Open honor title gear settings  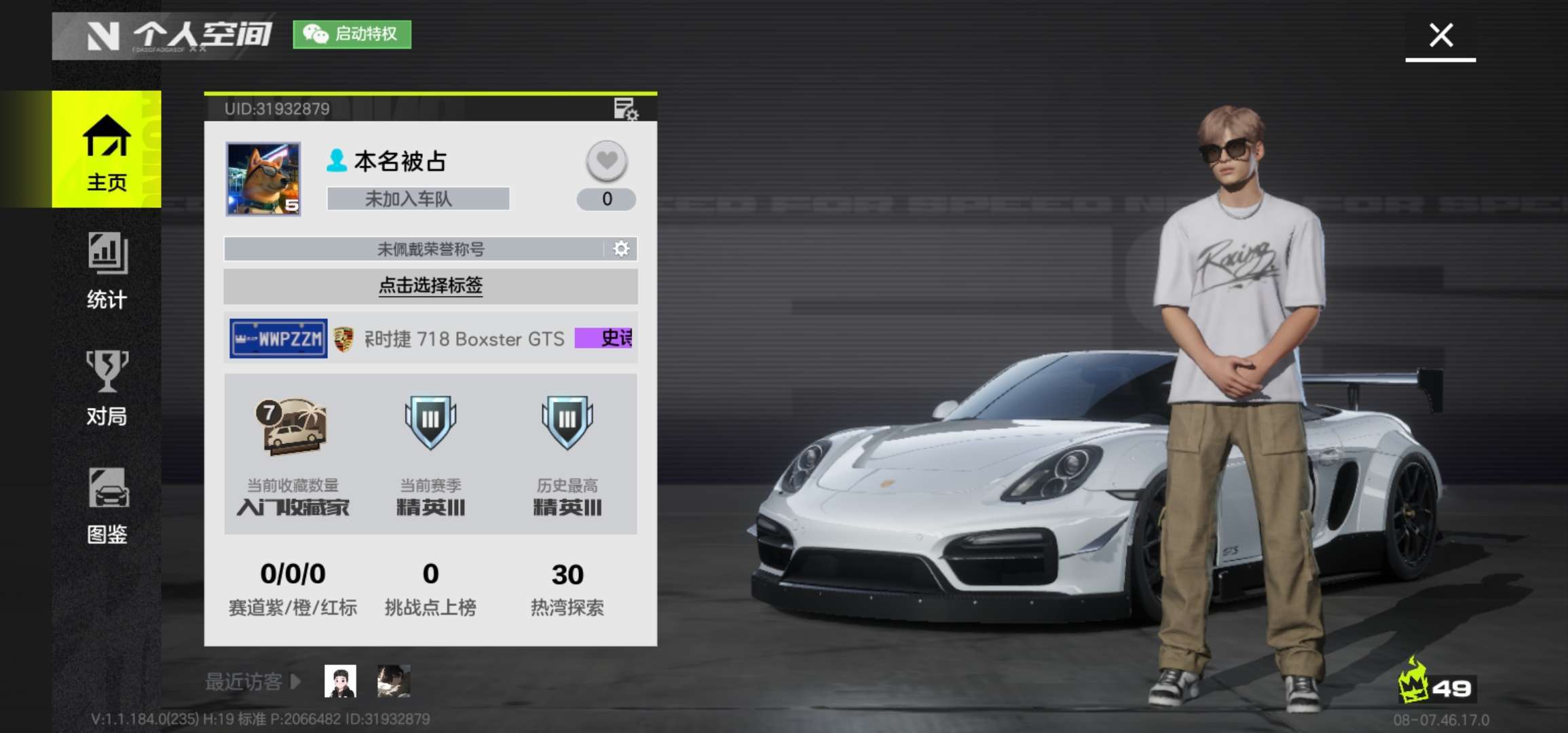tap(621, 249)
